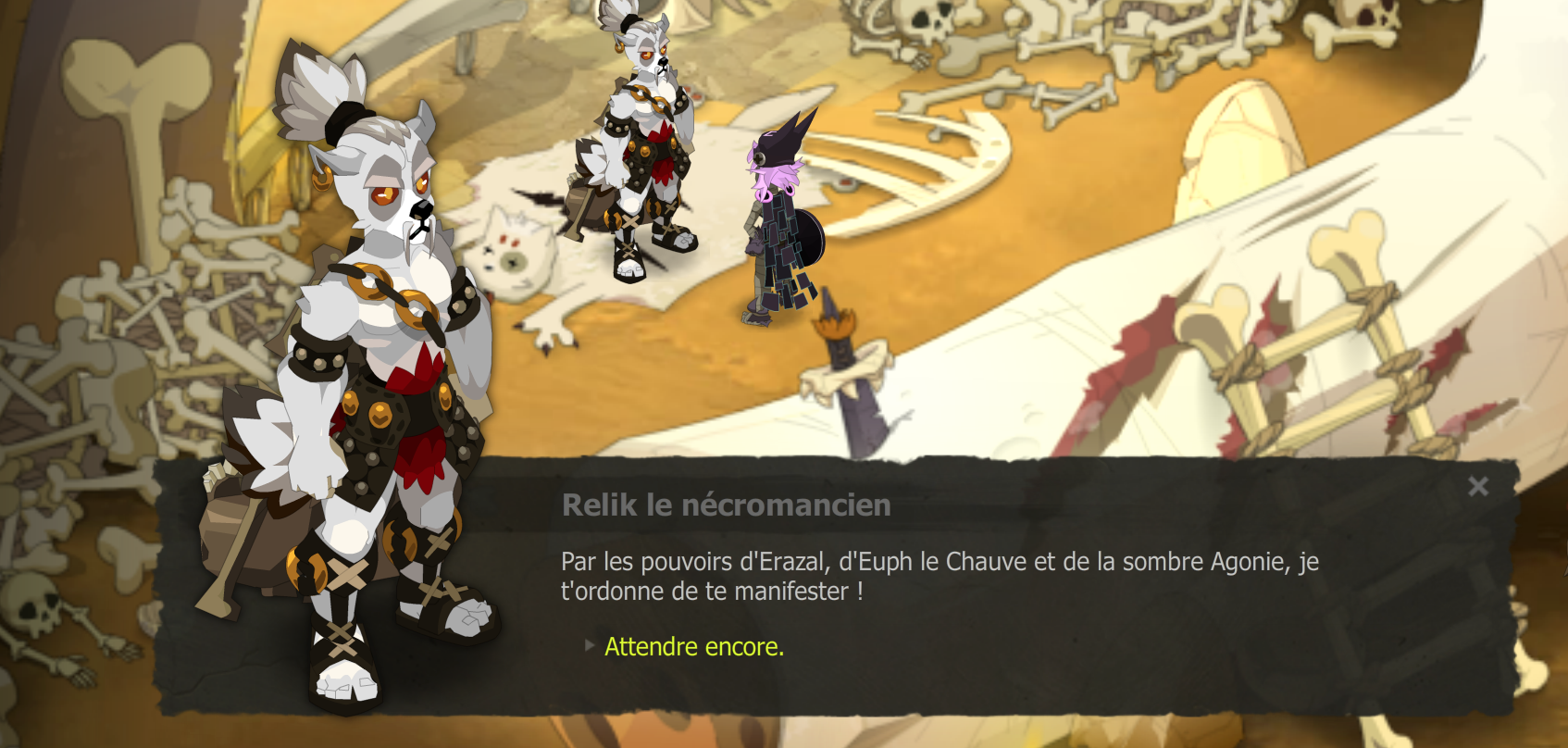Screen dimensions: 1568x748
Task: Click the yellow arrow beside "Attendre encore."
Action: (590, 646)
